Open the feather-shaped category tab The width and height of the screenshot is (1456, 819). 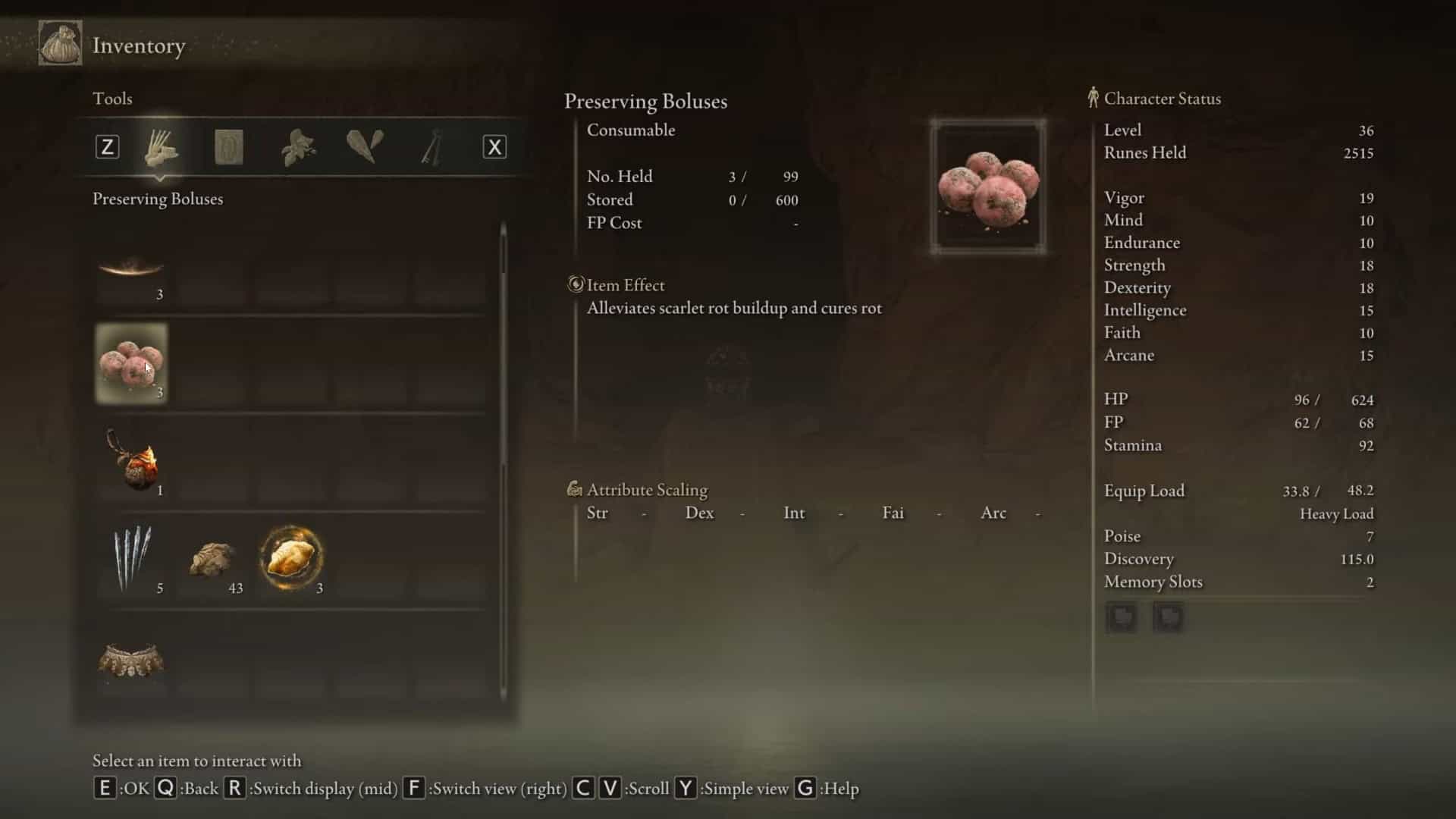365,146
